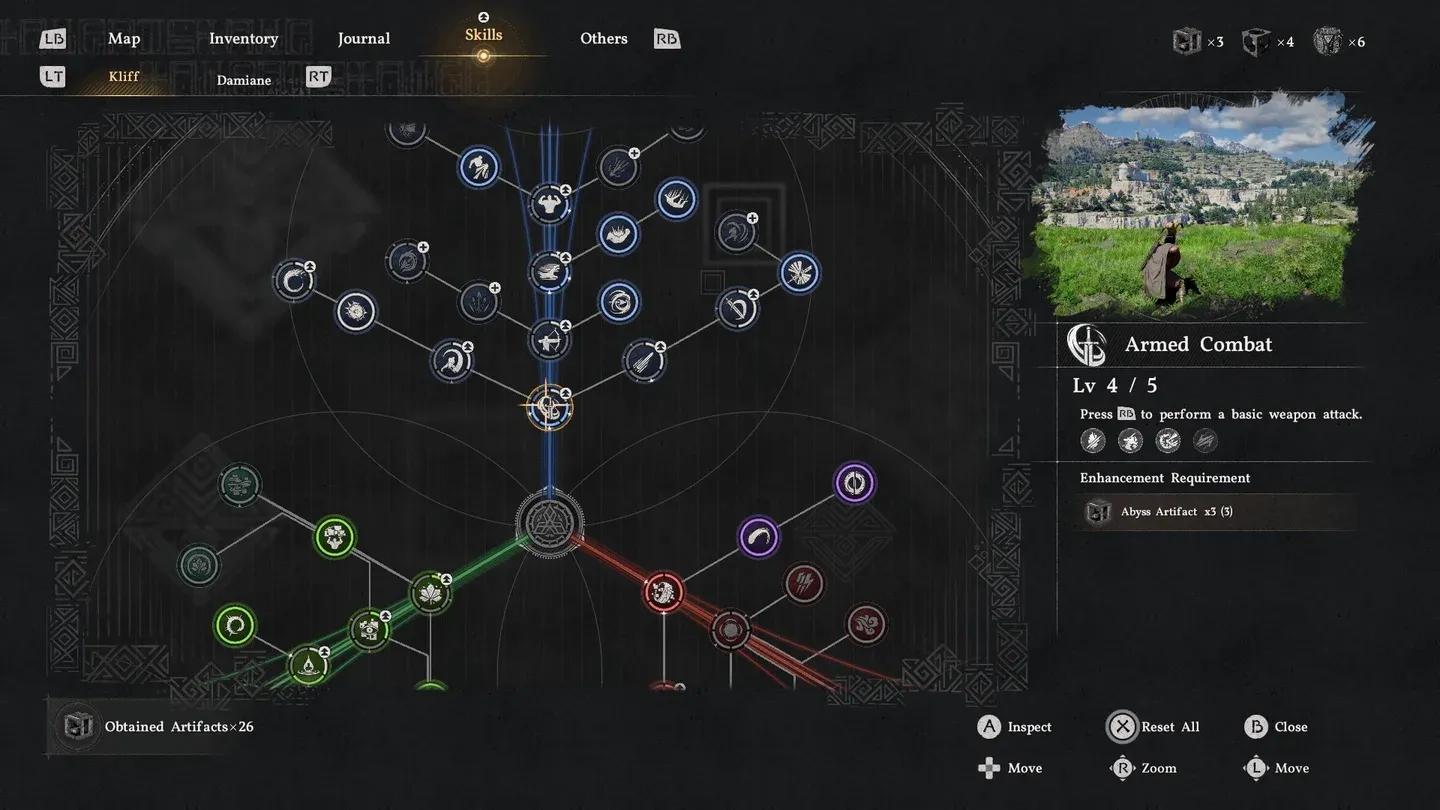Image resolution: width=1440 pixels, height=810 pixels.
Task: Select the red triple-slash skill node
Action: [x=805, y=584]
